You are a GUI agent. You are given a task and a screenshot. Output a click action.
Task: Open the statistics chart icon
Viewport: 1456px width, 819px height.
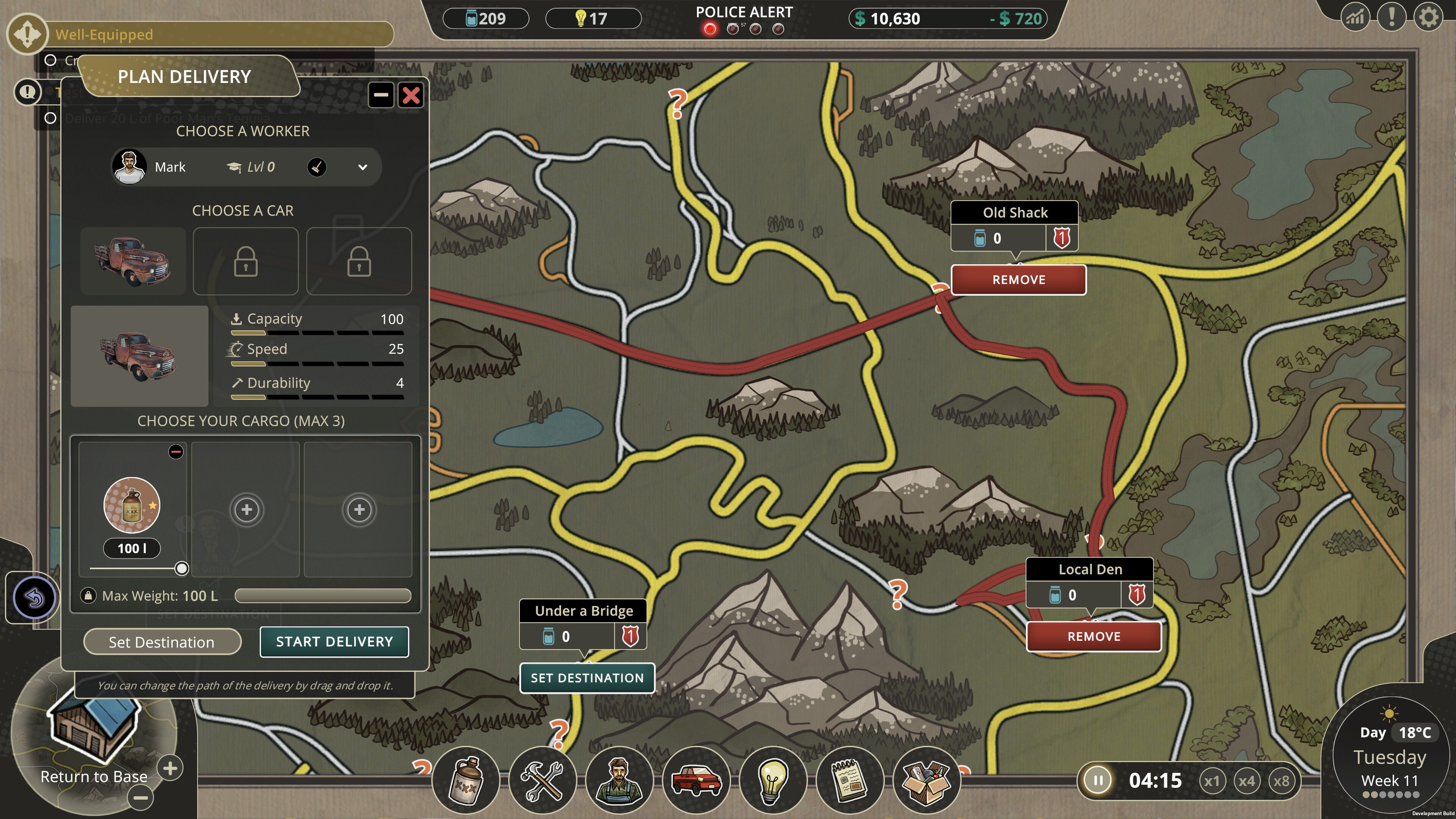point(1356,18)
